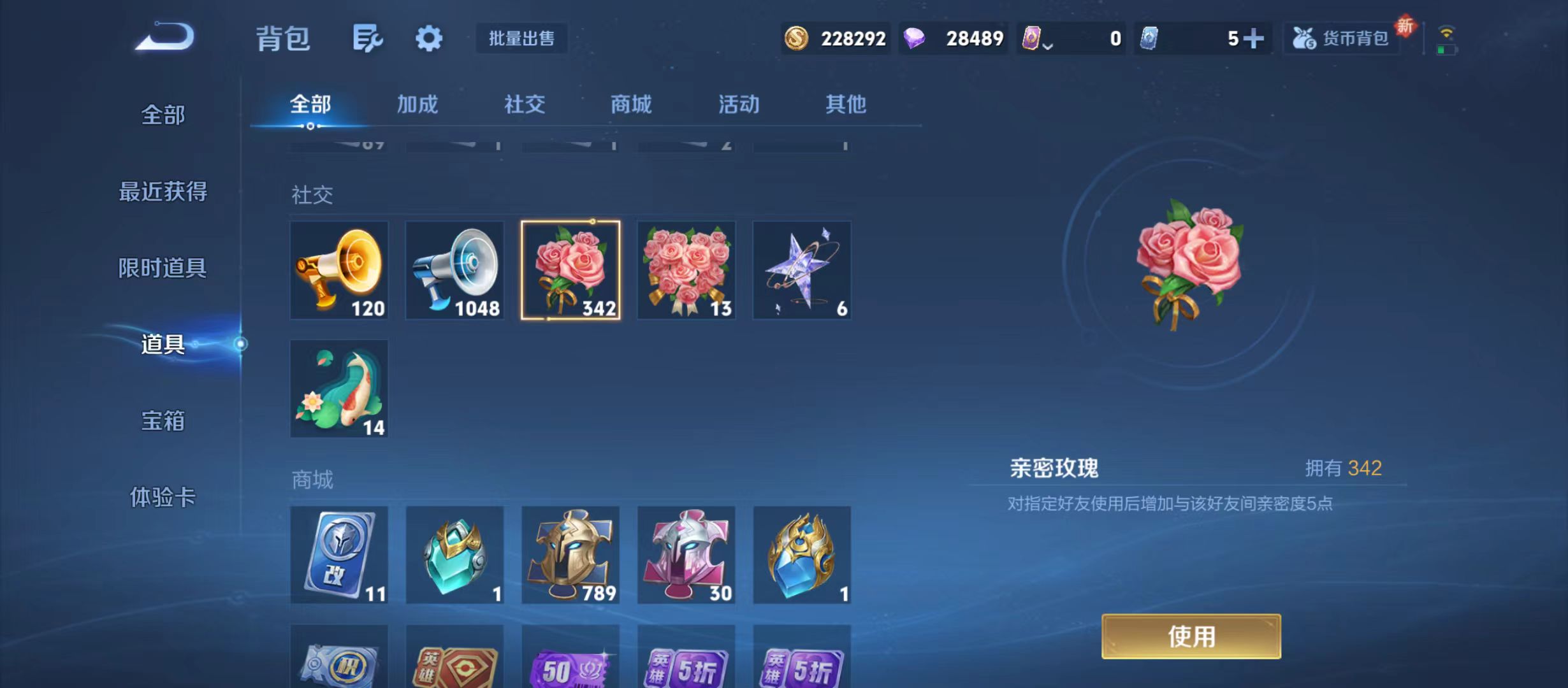Viewport: 1568px width, 688px height.
Task: Click the plus next to blue card count
Action: [1252, 38]
